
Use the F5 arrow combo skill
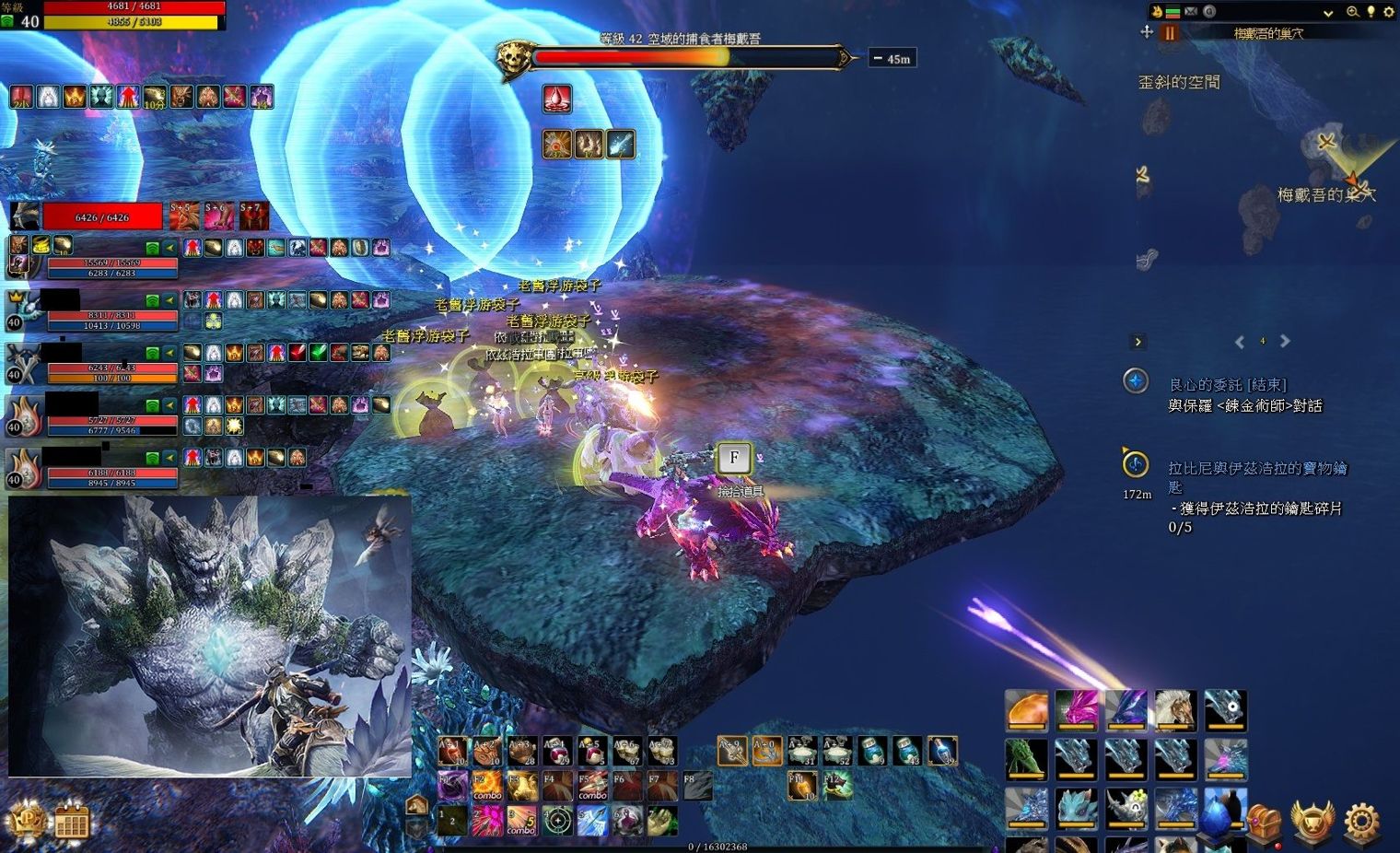[x=592, y=786]
